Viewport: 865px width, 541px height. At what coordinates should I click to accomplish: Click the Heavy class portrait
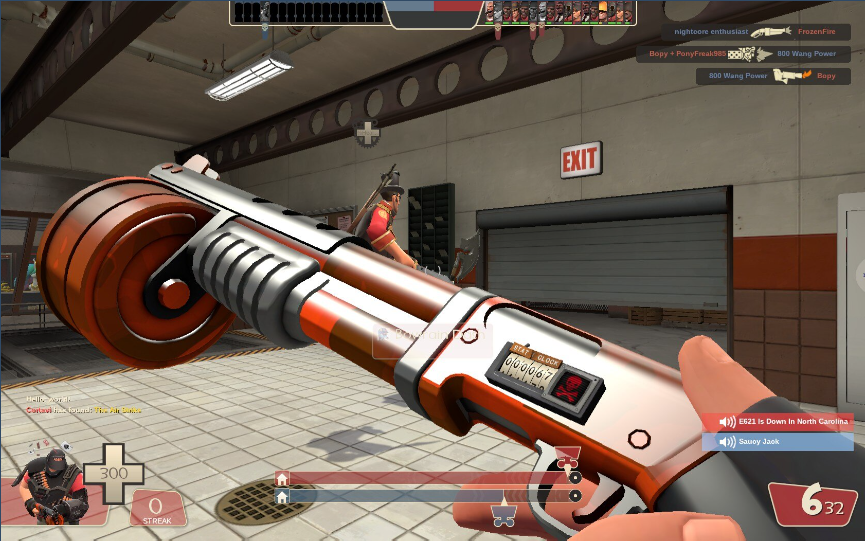(x=47, y=485)
